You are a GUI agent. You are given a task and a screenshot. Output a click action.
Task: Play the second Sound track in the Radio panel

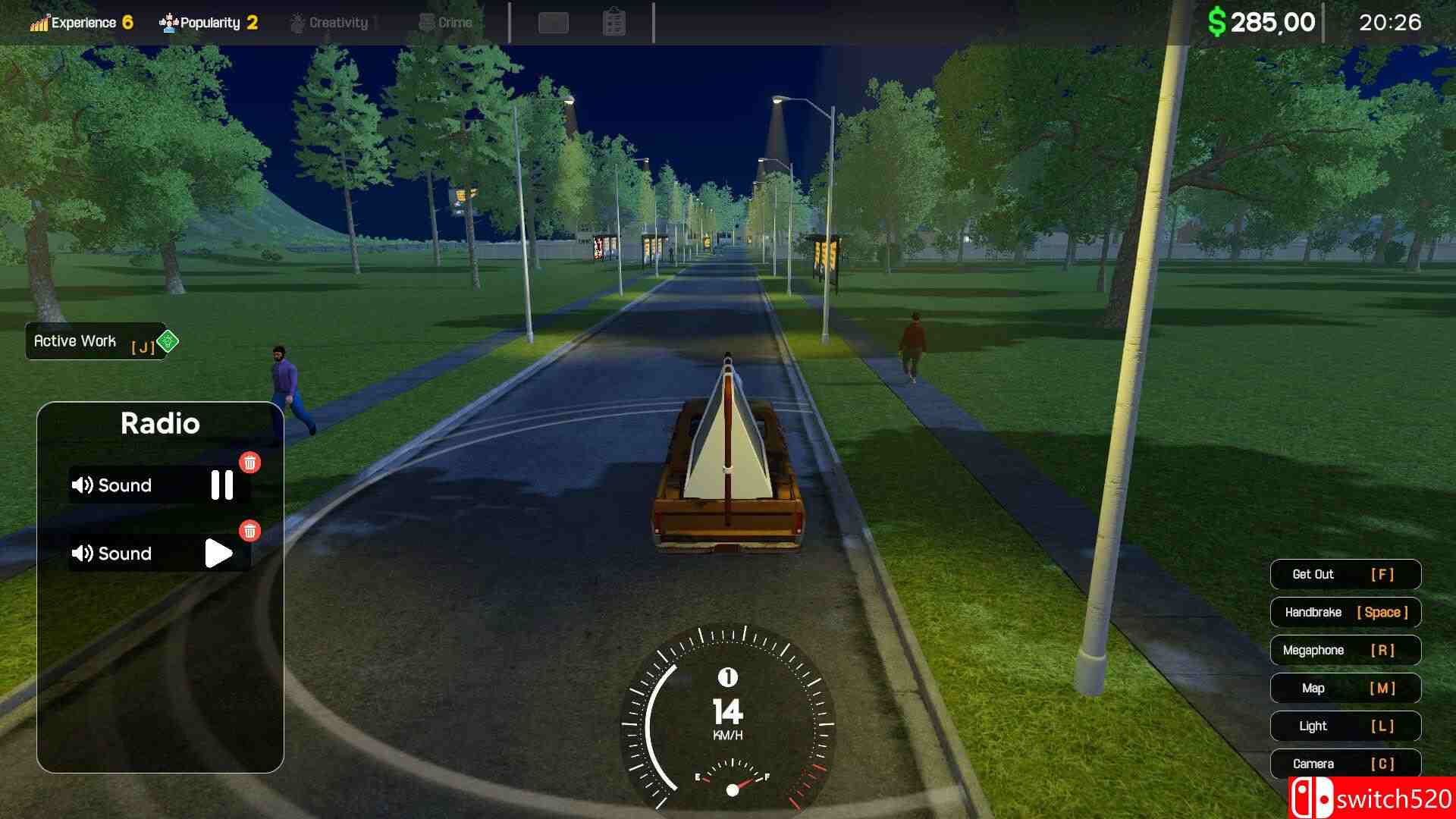pyautogui.click(x=218, y=553)
